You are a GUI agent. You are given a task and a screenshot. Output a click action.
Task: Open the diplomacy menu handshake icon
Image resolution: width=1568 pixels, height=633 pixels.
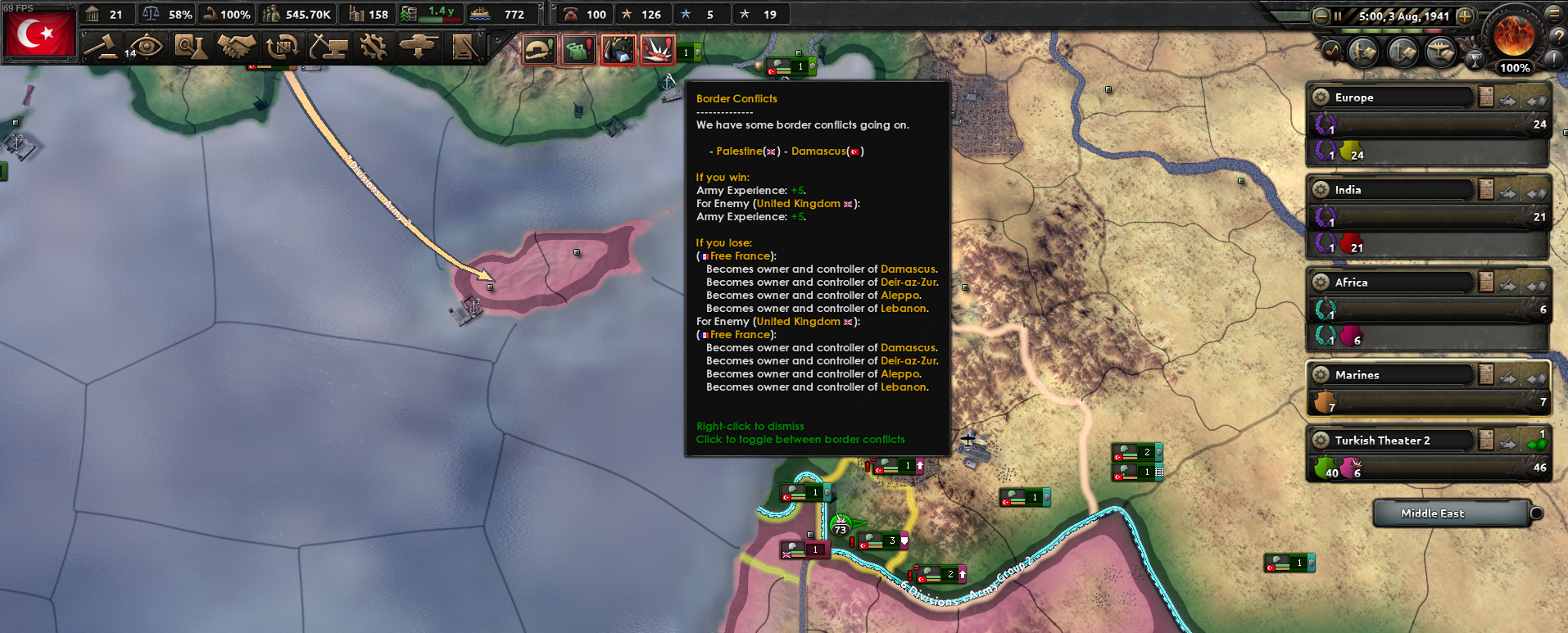pos(236,47)
